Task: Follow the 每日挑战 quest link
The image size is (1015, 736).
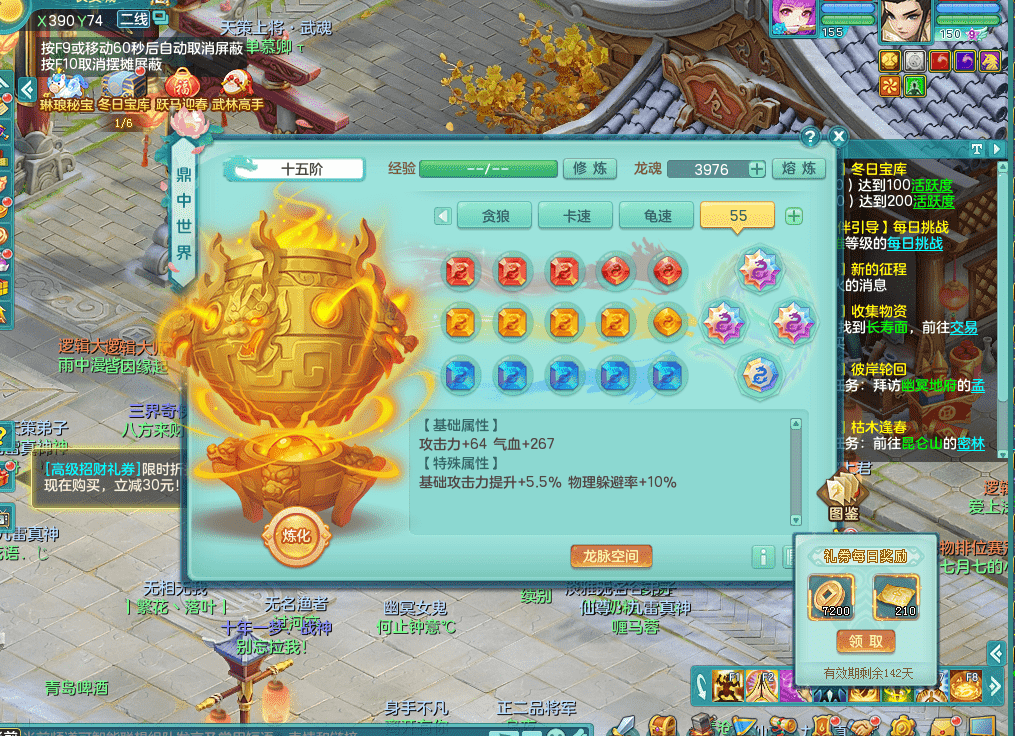Action: [x=914, y=243]
